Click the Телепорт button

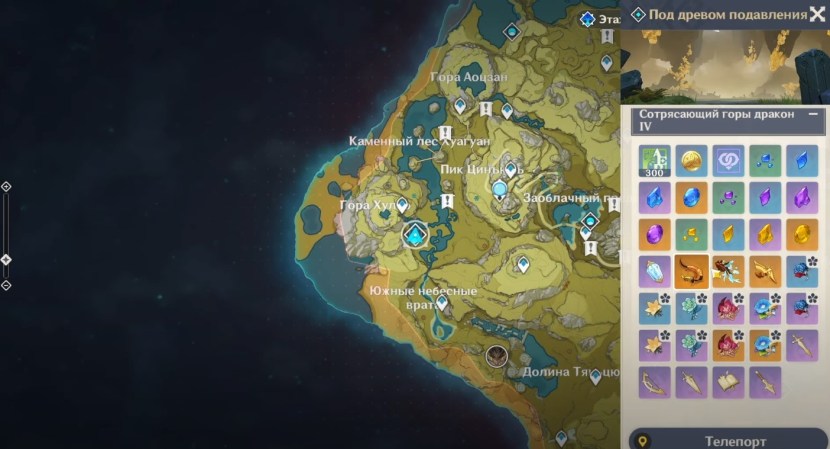(x=726, y=440)
